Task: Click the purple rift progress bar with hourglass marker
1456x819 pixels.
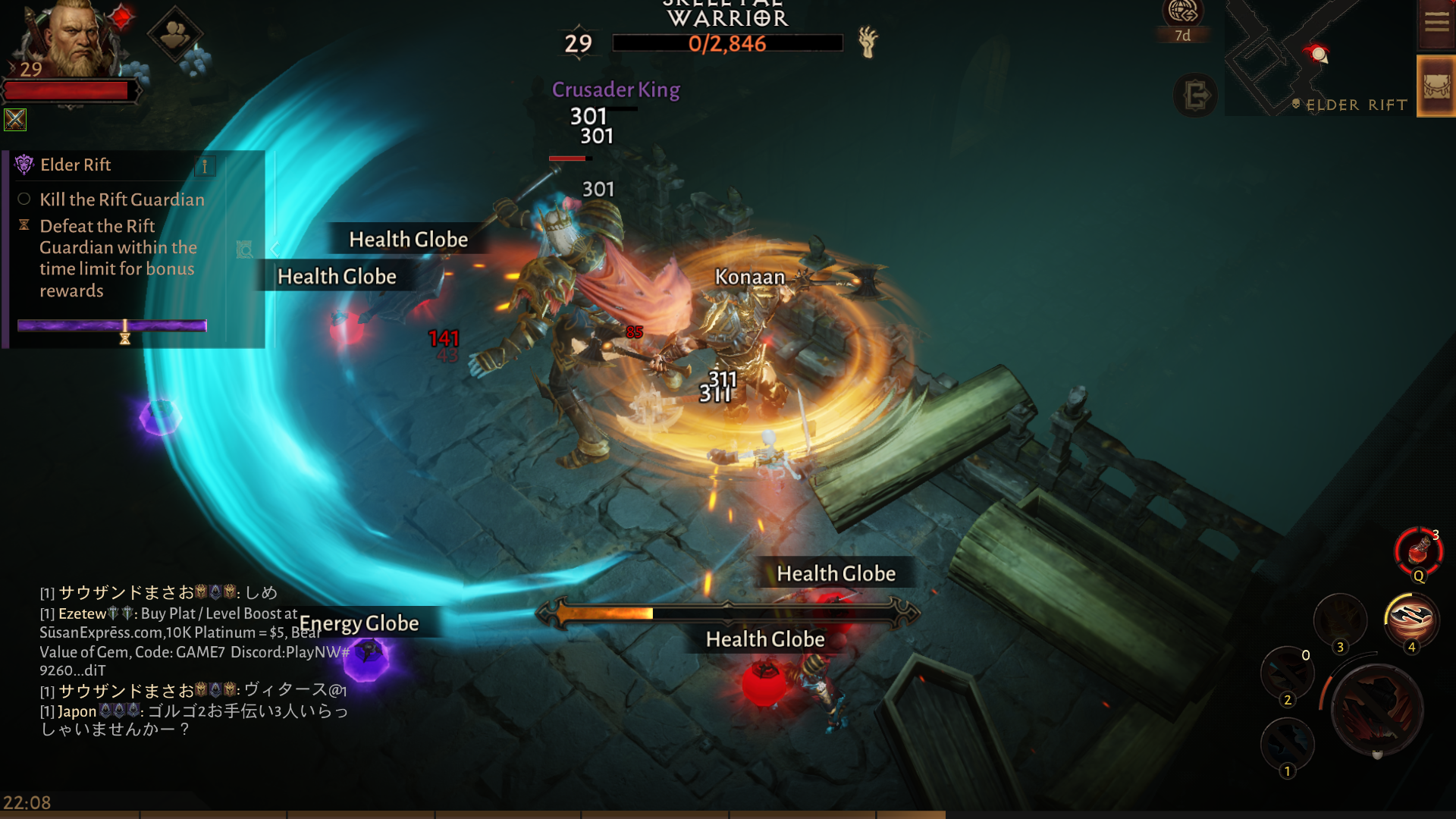Action: (x=112, y=325)
